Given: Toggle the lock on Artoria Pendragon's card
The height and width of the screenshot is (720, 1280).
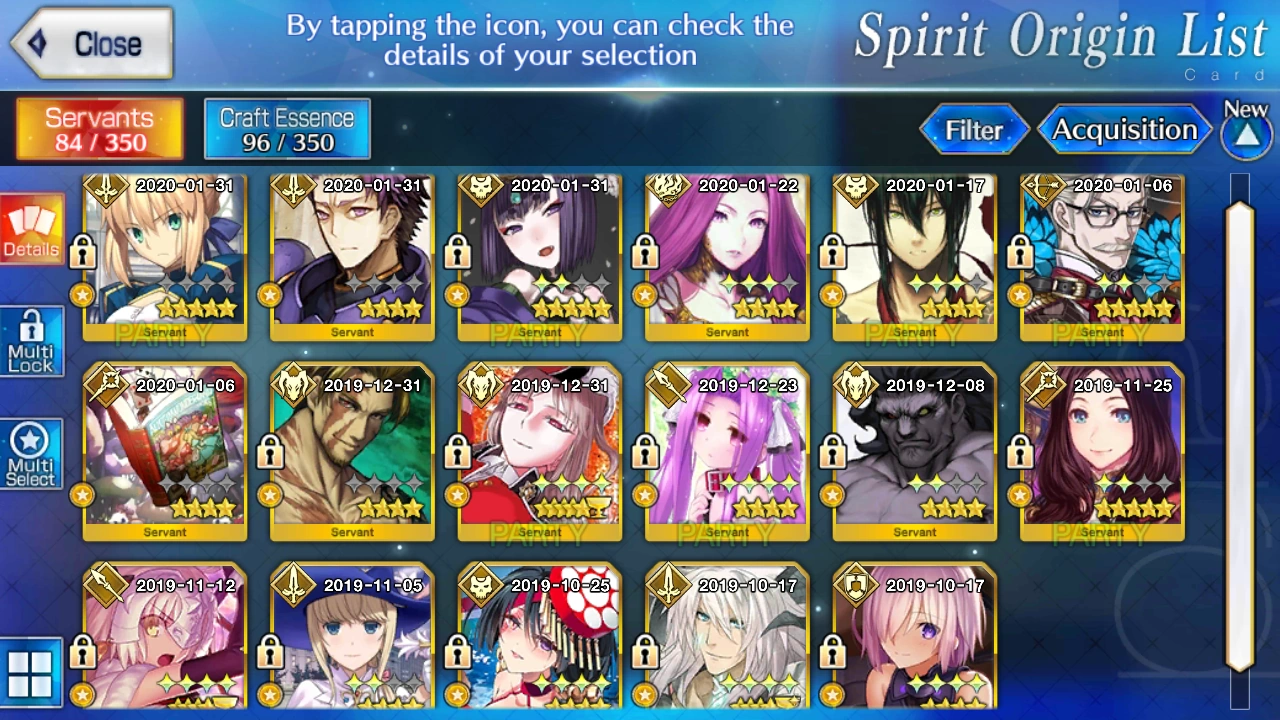Looking at the screenshot, I should [x=83, y=252].
